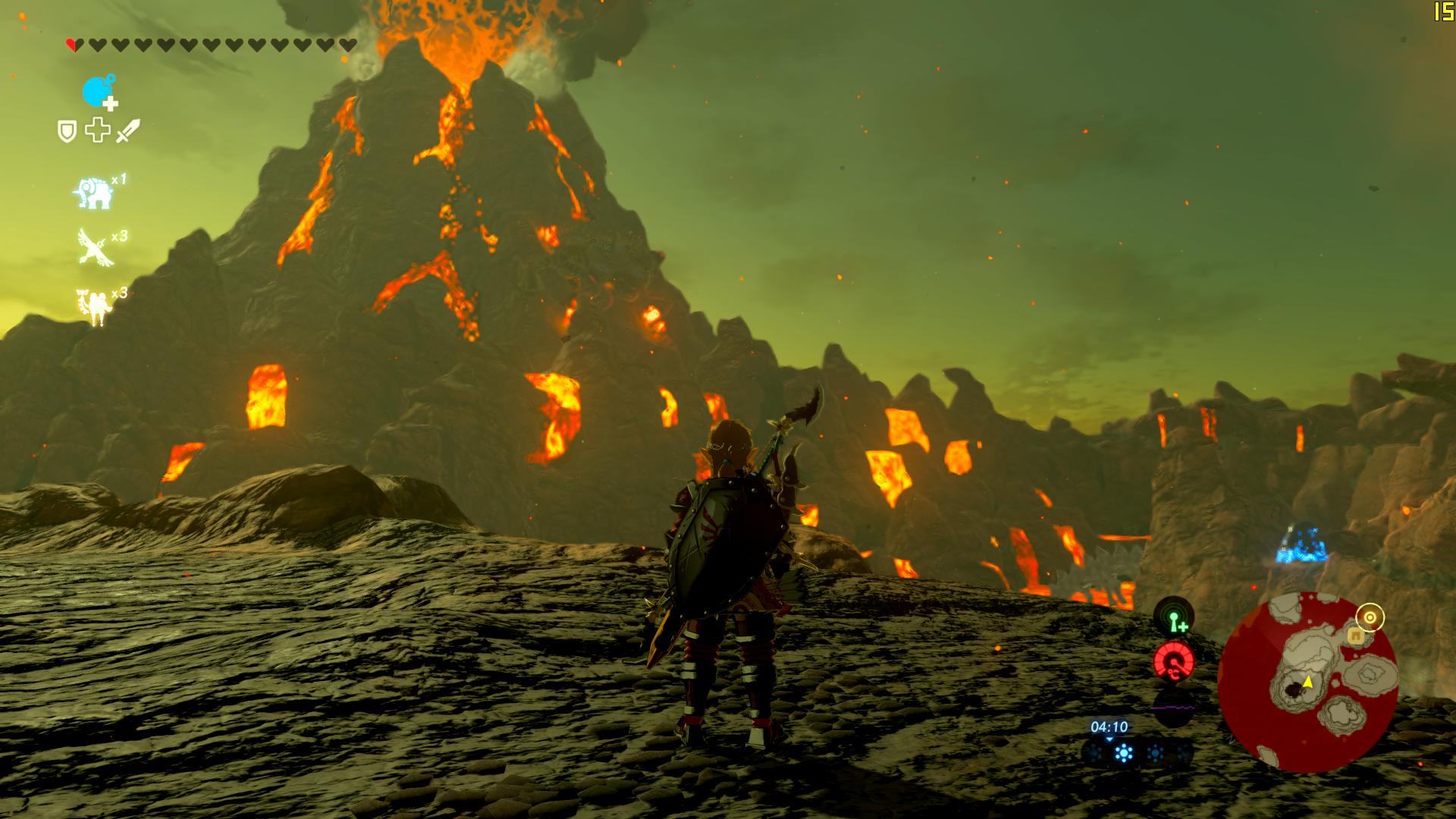Choose the sword quick-select icon

tap(128, 131)
